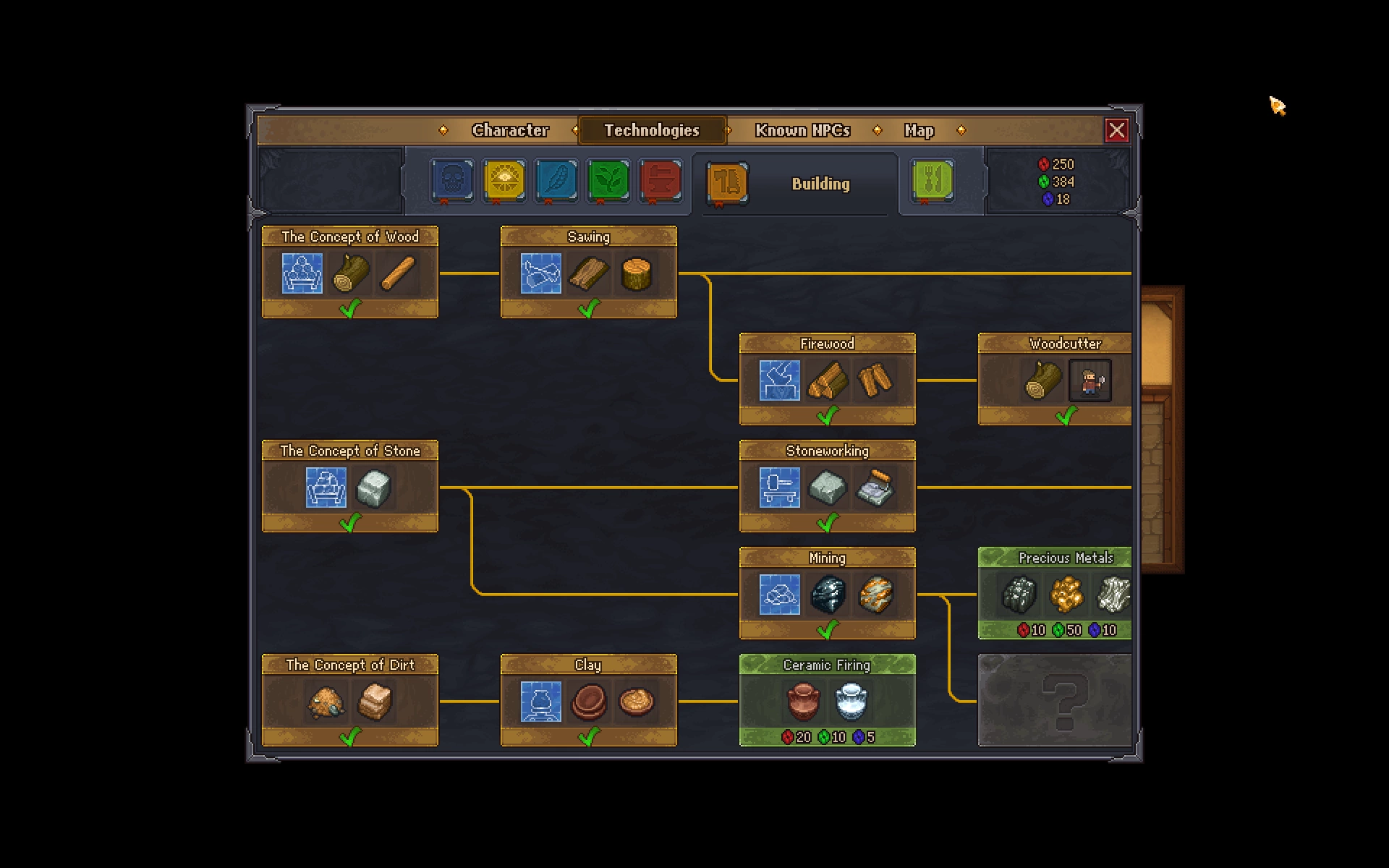Select the Stoneworking technology node
This screenshot has height=868, width=1389.
coord(827,486)
